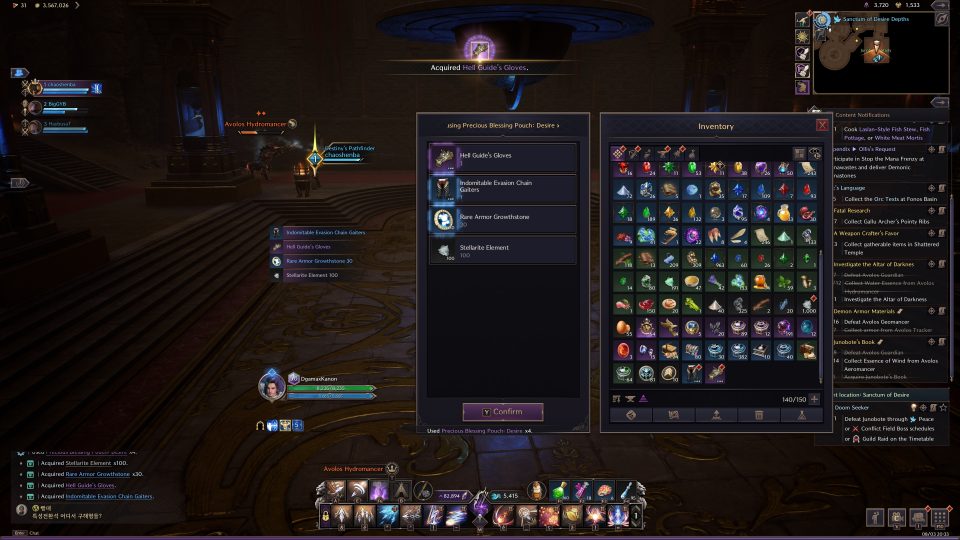Select the orange egg item in inventory
The width and height of the screenshot is (960, 540).
click(622, 326)
